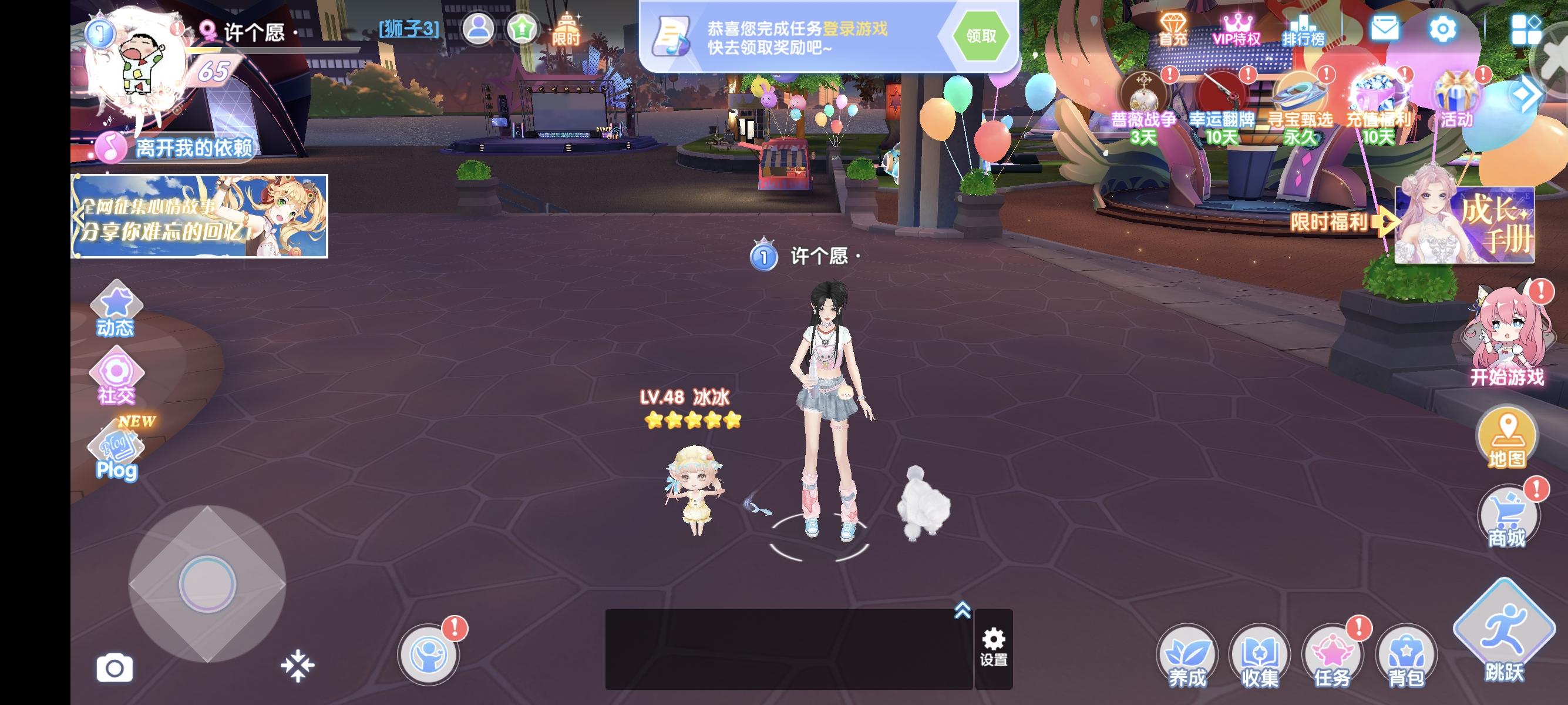Take a screenshot with the camera icon

click(115, 667)
